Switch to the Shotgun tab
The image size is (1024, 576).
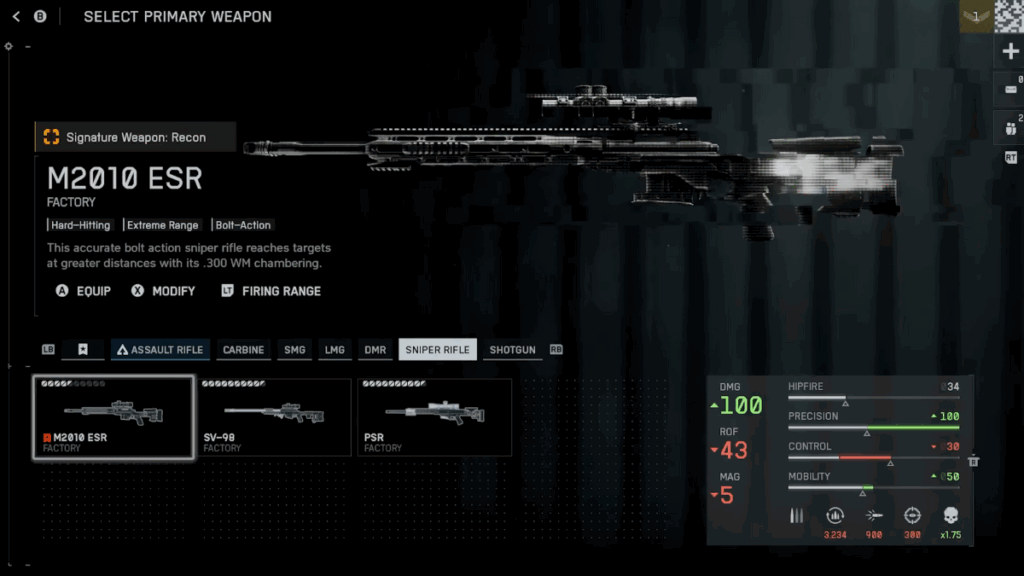coord(513,350)
